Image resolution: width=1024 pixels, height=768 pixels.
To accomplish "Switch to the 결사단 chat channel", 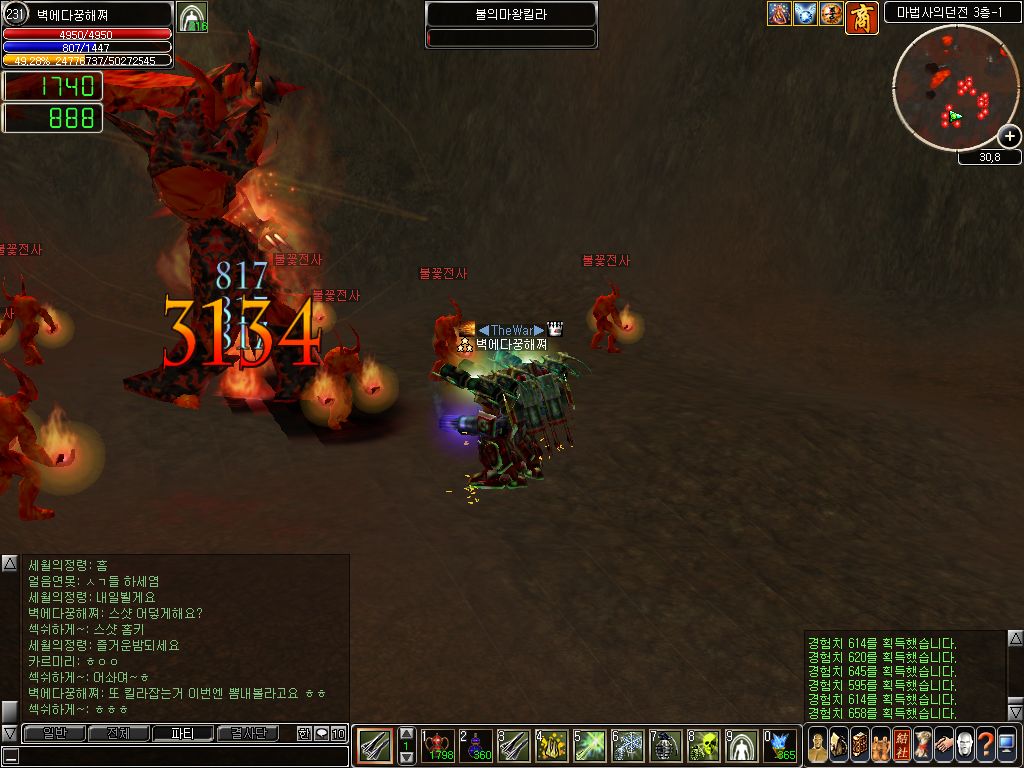I will point(248,734).
